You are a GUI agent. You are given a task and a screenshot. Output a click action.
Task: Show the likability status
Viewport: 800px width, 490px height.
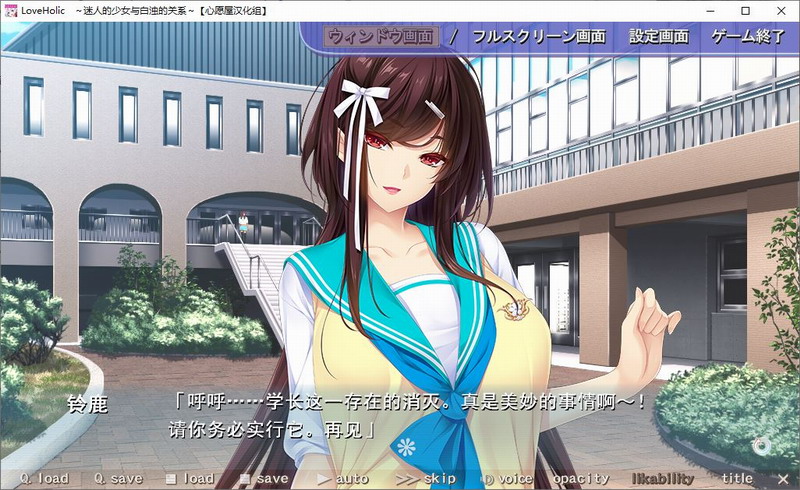pos(662,479)
